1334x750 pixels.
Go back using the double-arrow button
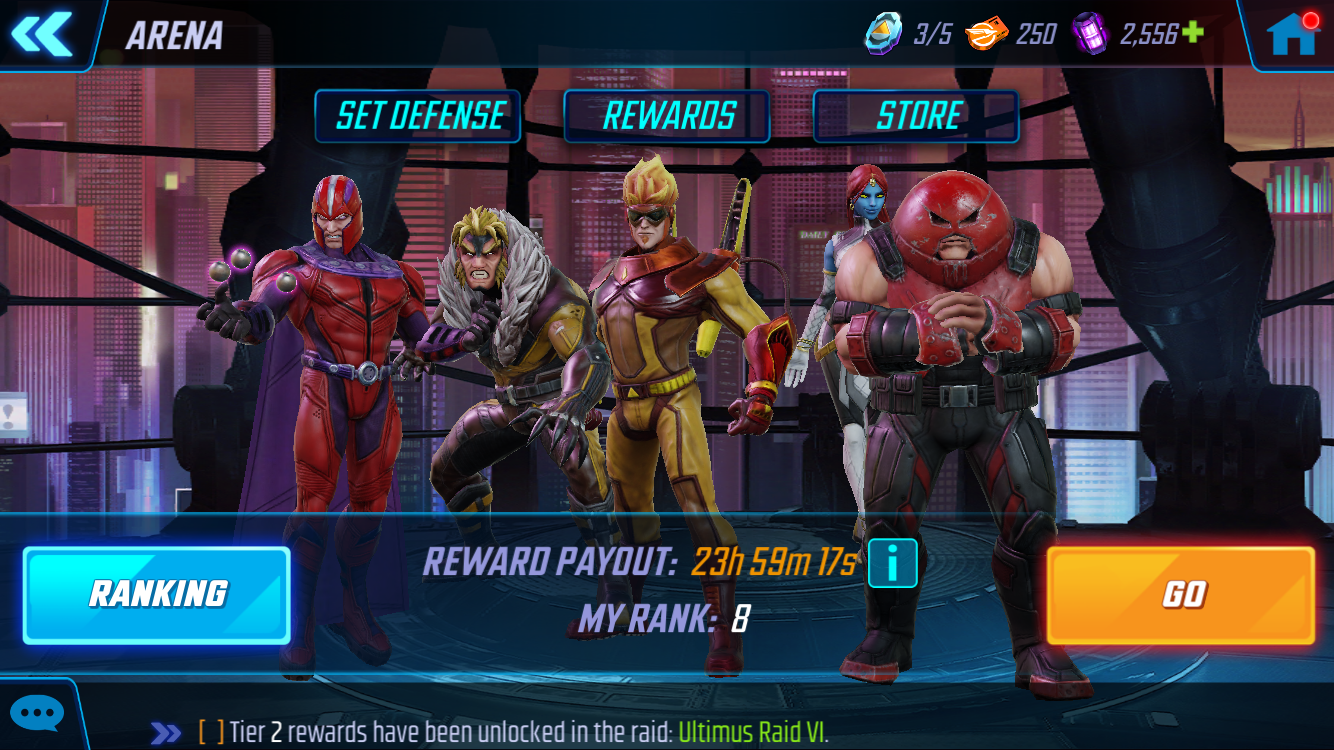click(42, 34)
